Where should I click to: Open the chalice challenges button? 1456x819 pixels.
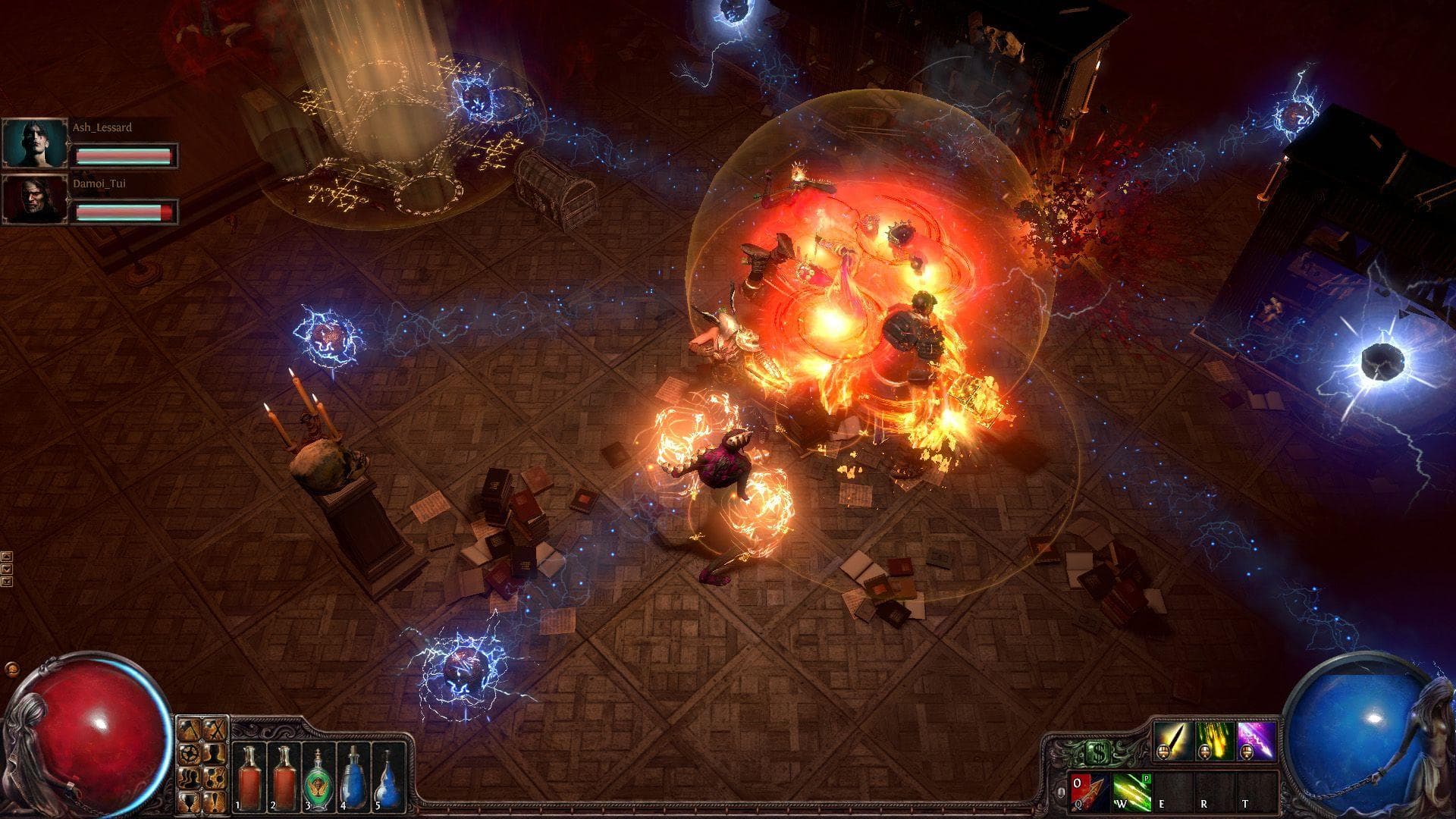point(190,799)
